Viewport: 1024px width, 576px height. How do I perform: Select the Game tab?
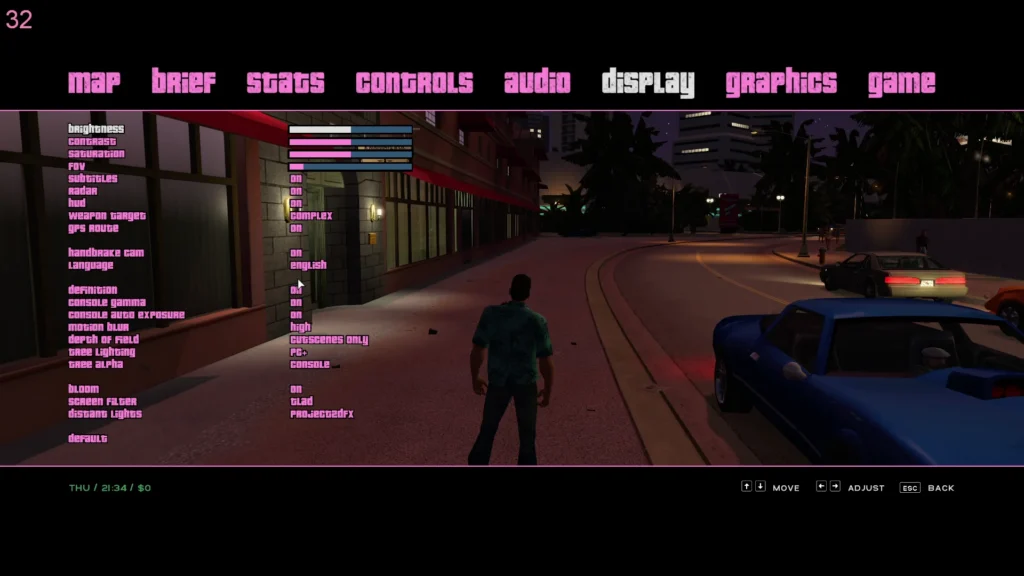[901, 82]
